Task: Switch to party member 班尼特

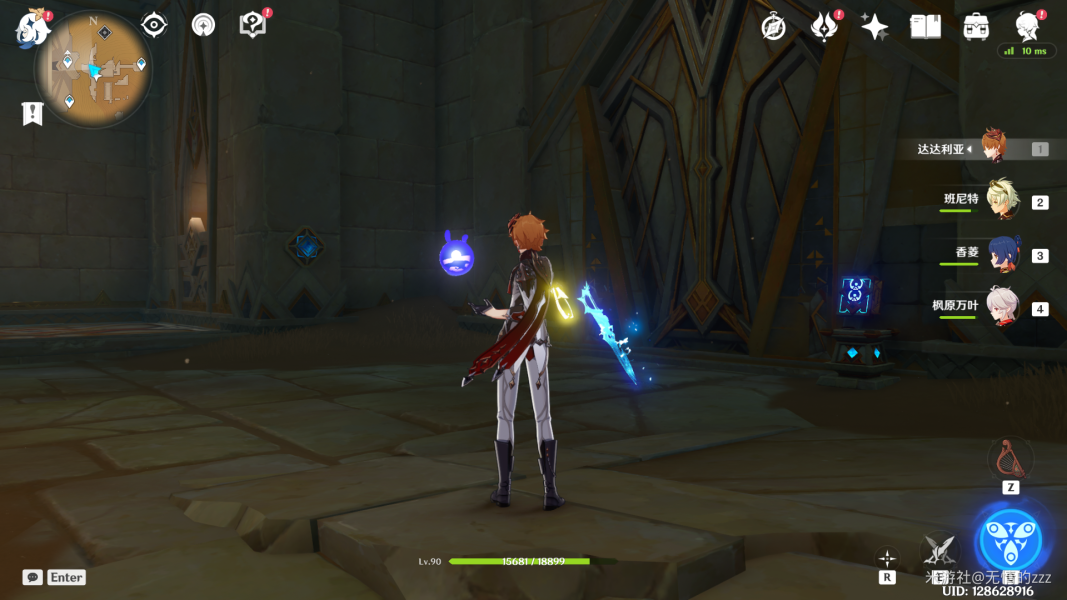Action: pos(1001,200)
